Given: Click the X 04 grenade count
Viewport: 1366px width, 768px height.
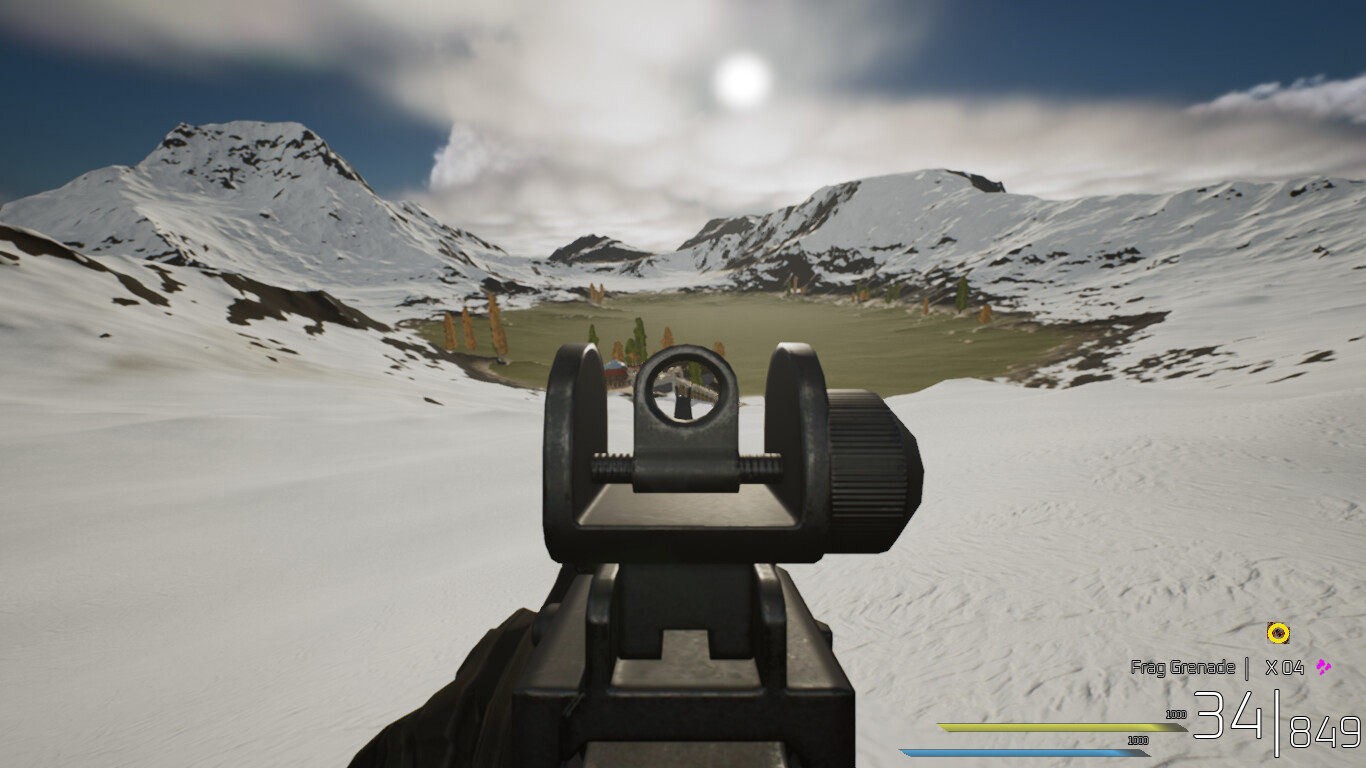Looking at the screenshot, I should point(1285,666).
